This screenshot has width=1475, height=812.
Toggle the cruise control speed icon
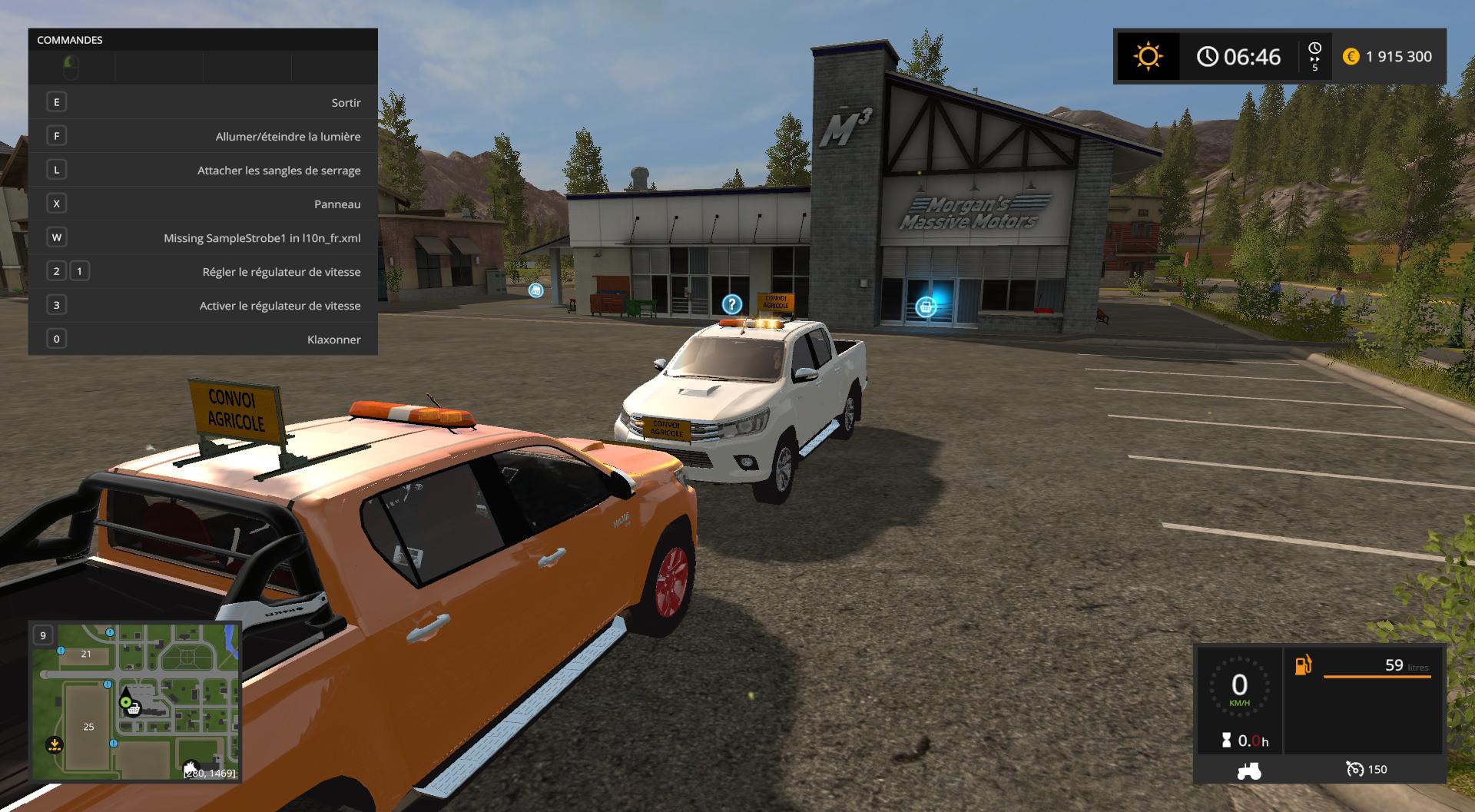point(1355,769)
